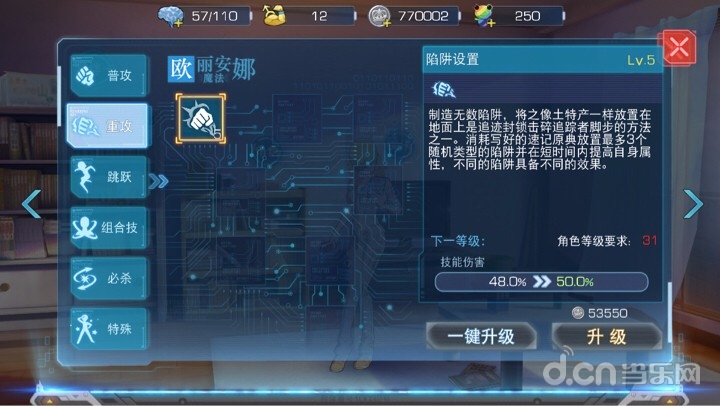Image resolution: width=720 pixels, height=406 pixels.
Task: Go to previous character with left arrow
Action: (30, 203)
